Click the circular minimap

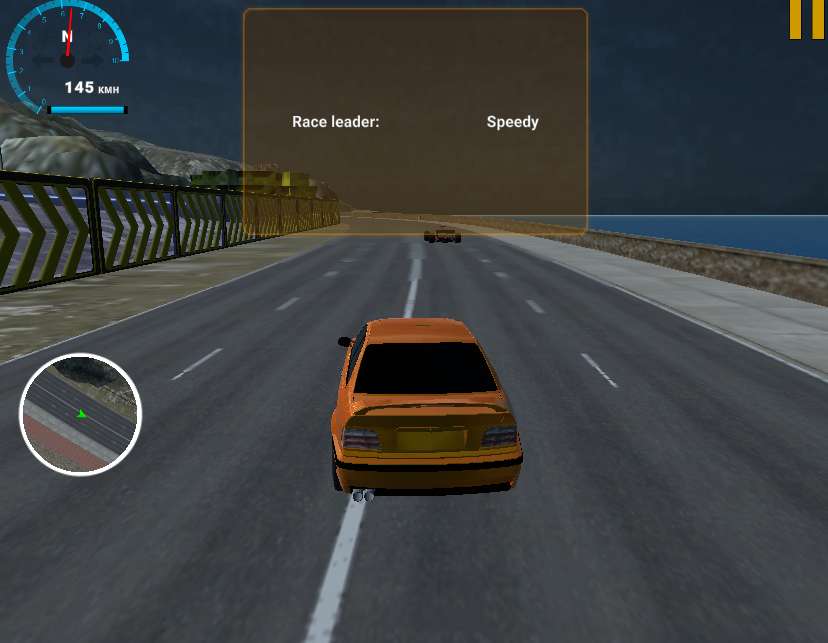click(80, 413)
